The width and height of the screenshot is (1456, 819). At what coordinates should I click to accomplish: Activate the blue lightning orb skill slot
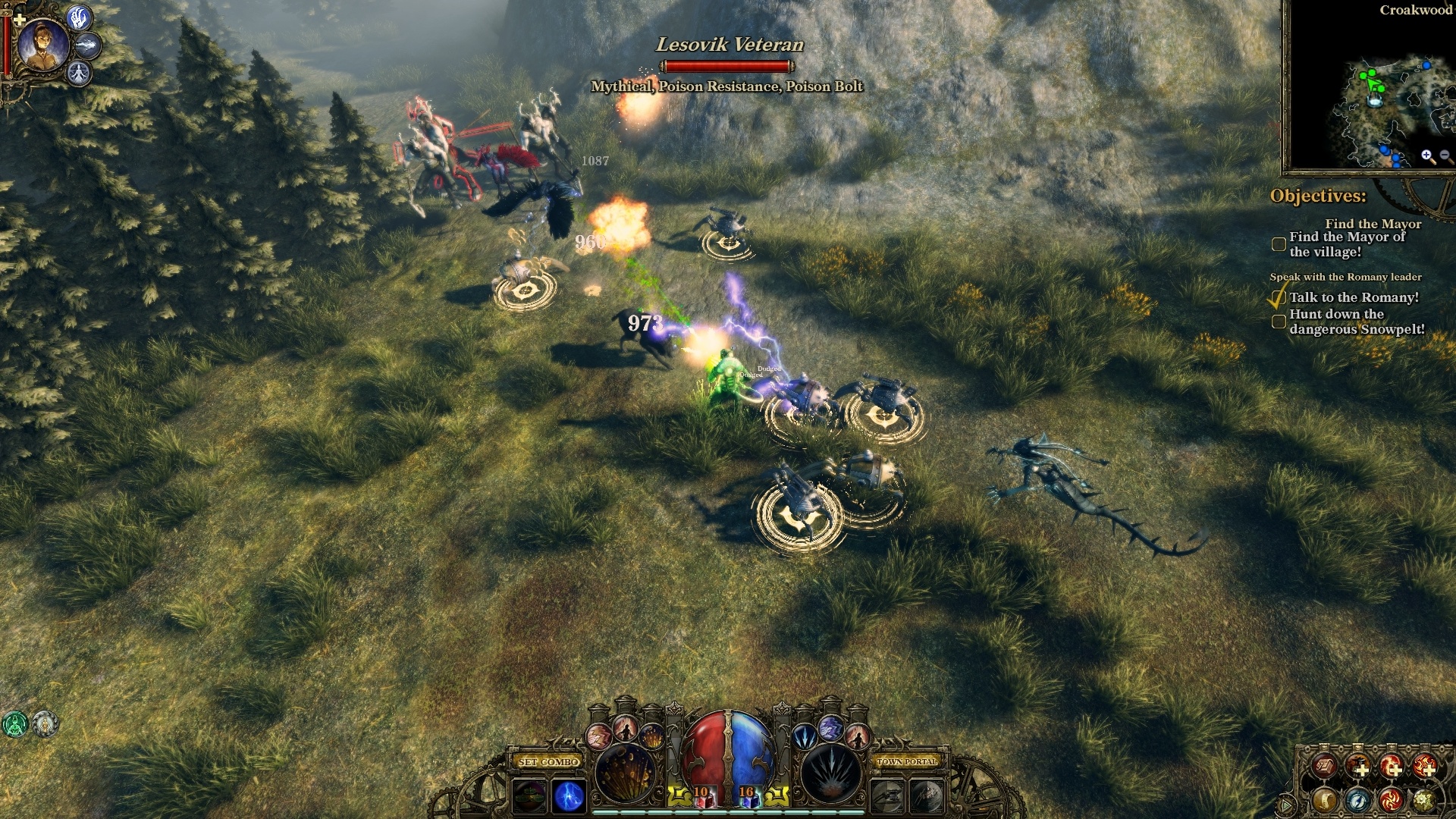click(569, 796)
